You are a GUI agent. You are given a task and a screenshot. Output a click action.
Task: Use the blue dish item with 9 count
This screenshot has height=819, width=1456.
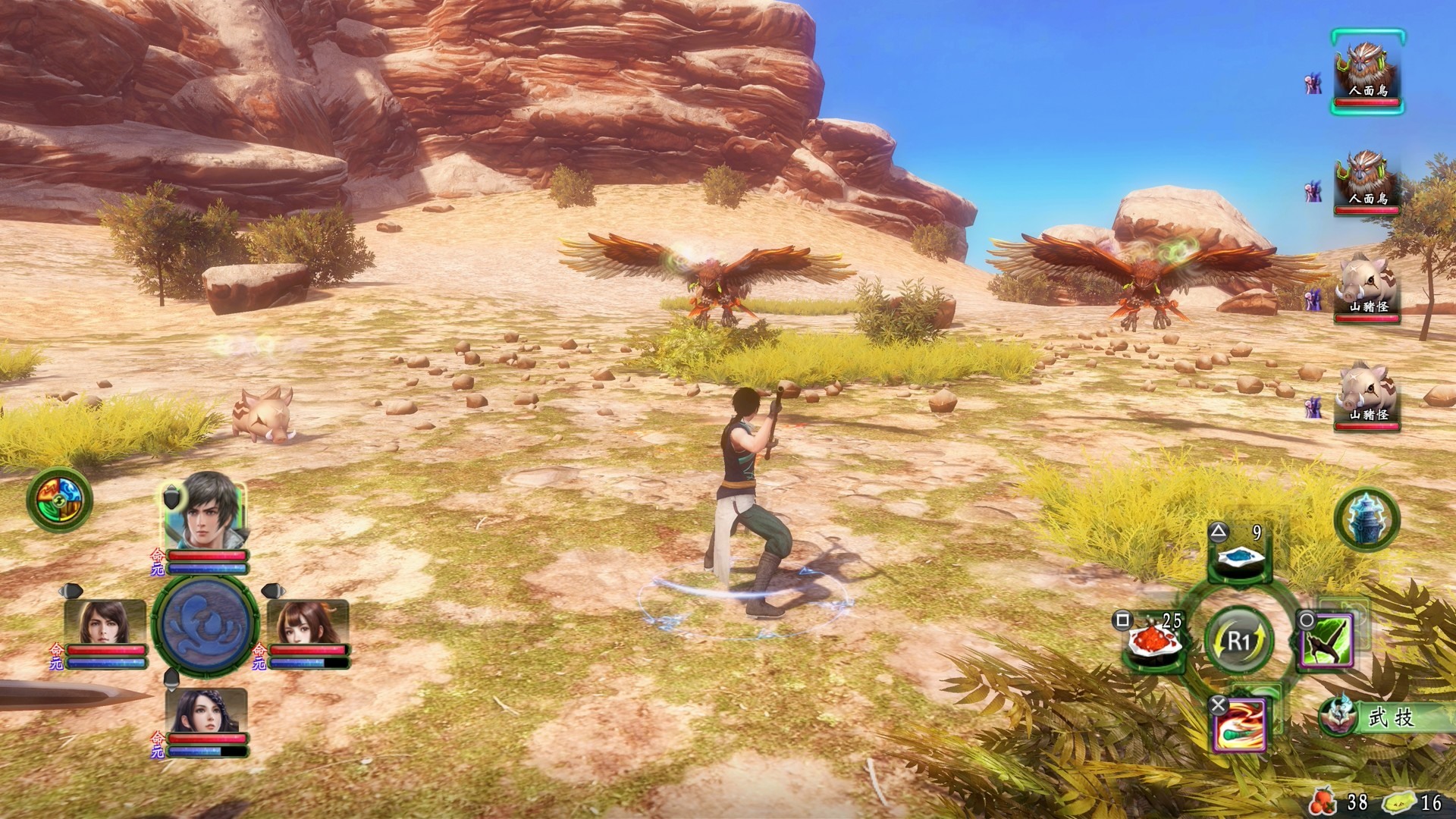pos(1239,557)
